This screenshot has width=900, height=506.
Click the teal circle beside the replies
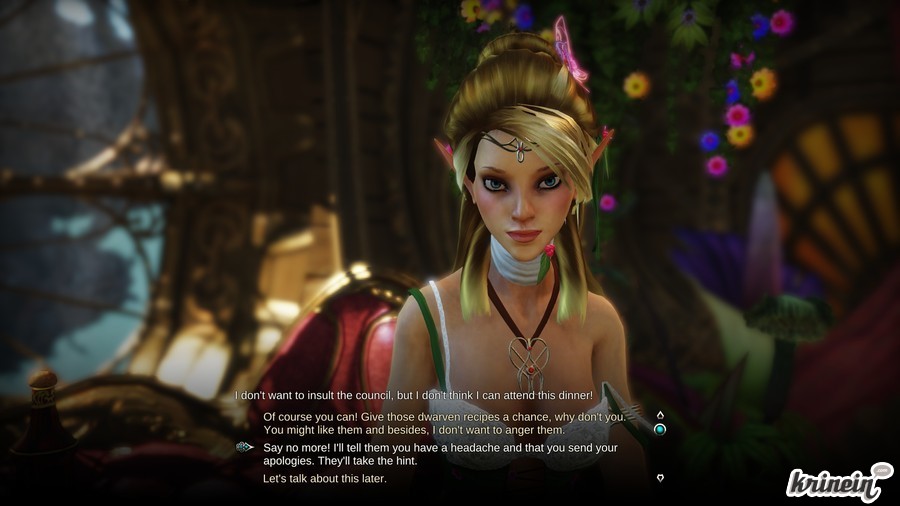660,430
